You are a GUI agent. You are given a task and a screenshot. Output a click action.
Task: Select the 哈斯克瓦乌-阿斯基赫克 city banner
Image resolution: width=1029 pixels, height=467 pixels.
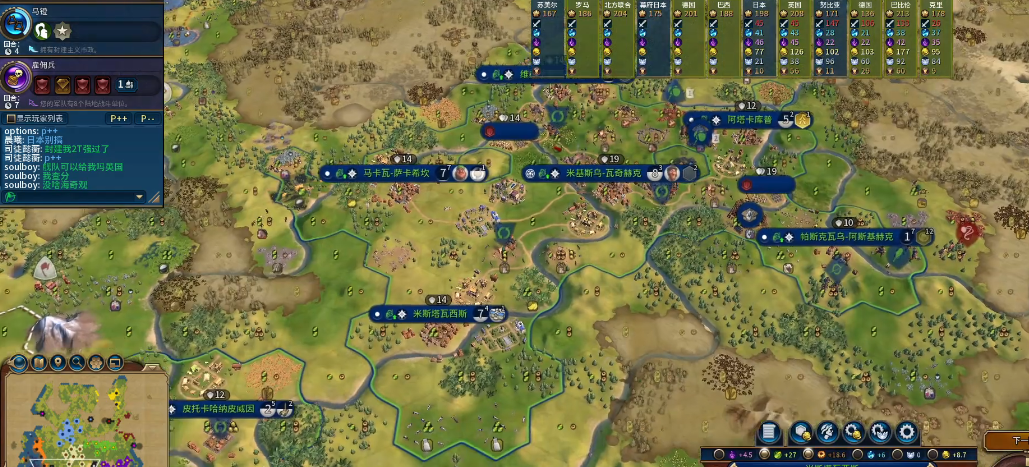tap(836, 237)
